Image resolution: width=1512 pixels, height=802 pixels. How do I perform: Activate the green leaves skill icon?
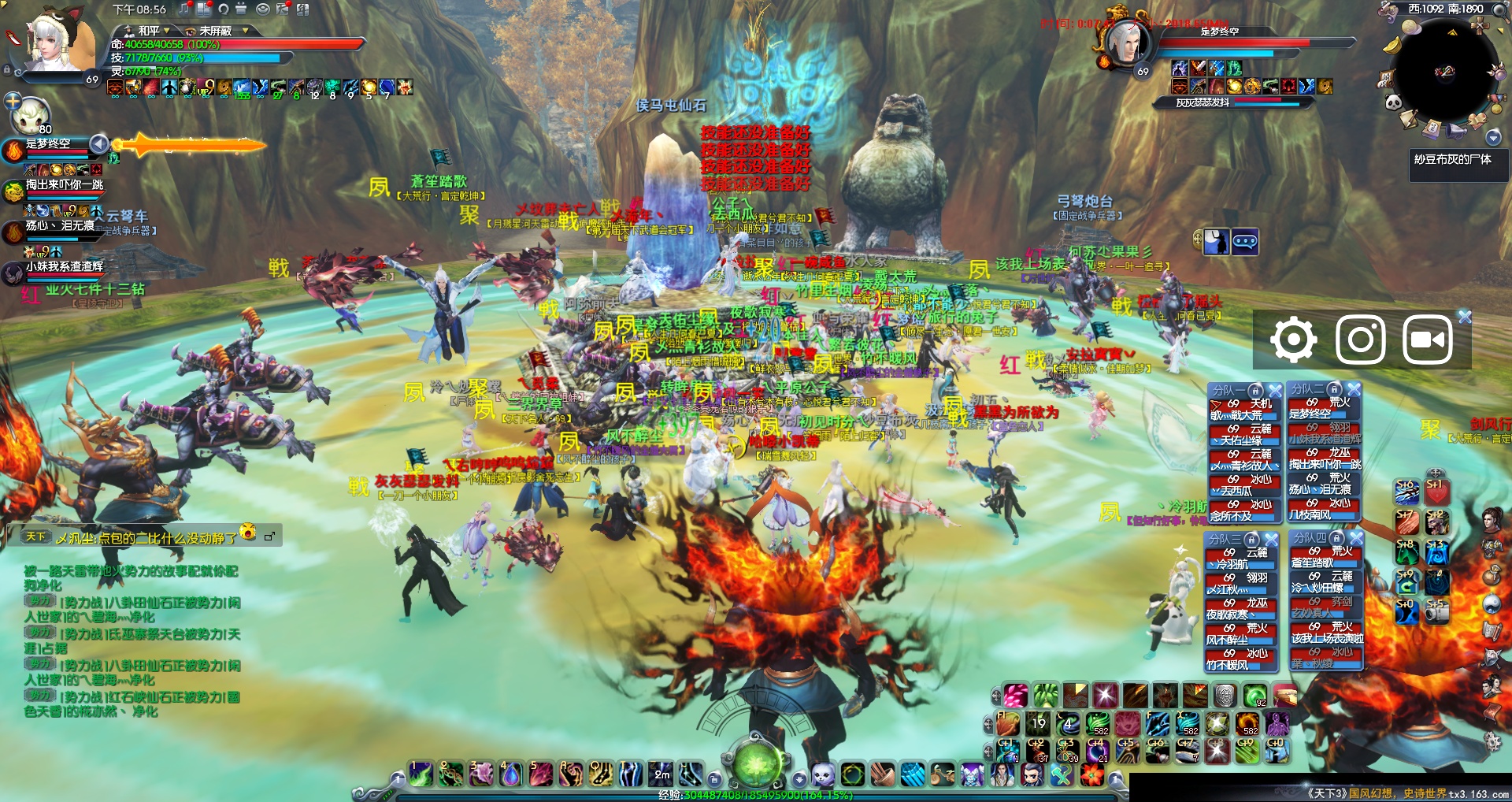pyautogui.click(x=1045, y=696)
